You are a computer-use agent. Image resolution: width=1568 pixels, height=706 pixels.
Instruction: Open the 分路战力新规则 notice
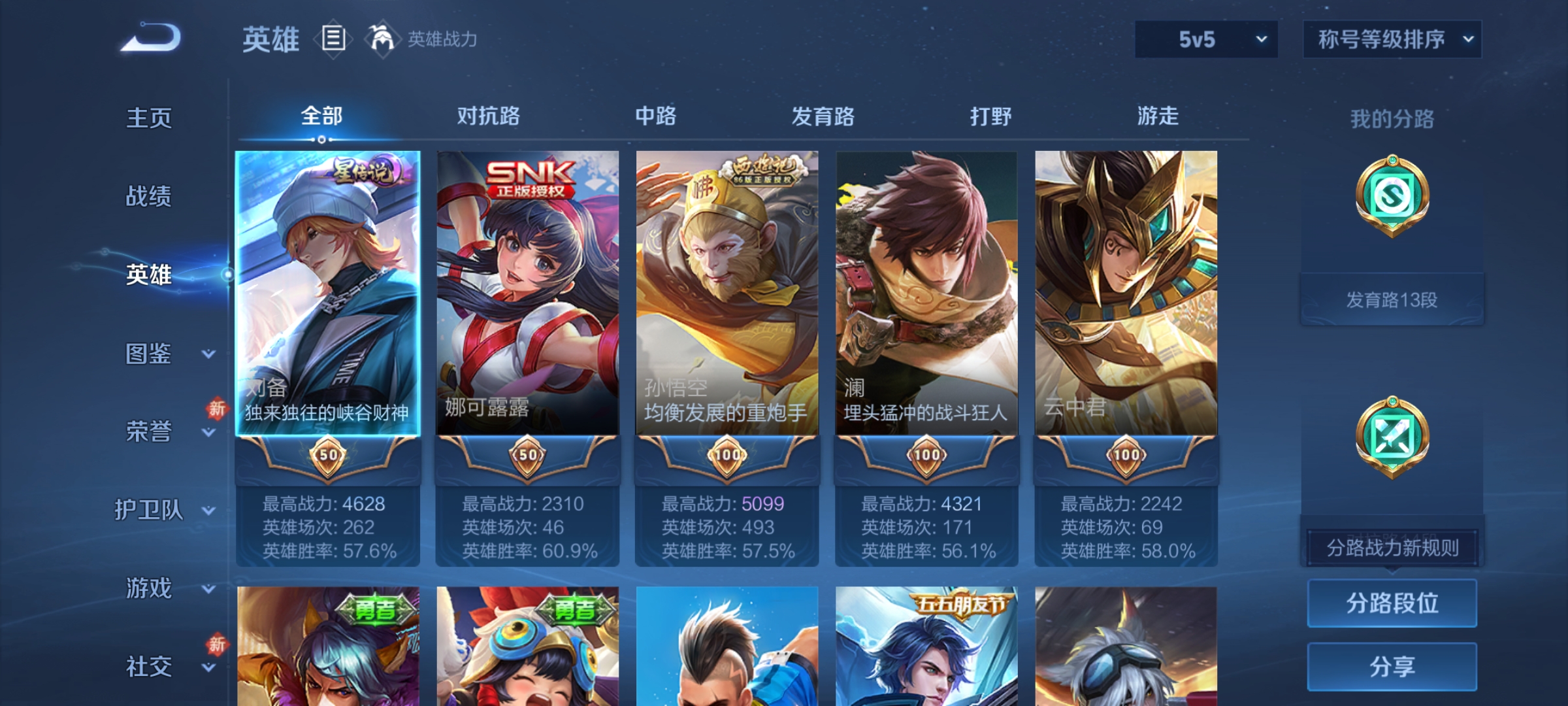tap(1392, 546)
